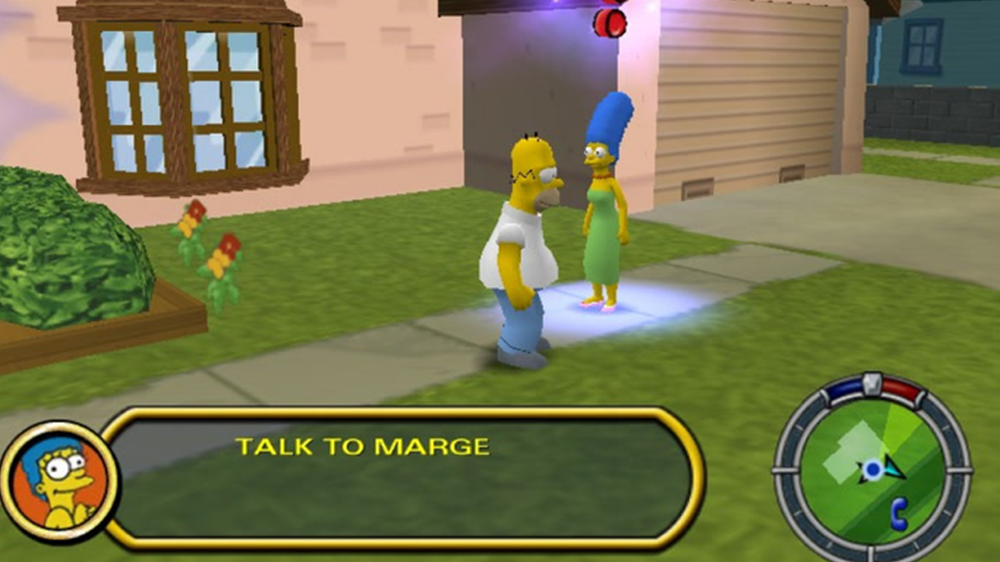
Task: Click the blue phone marker on radar
Action: tap(898, 511)
